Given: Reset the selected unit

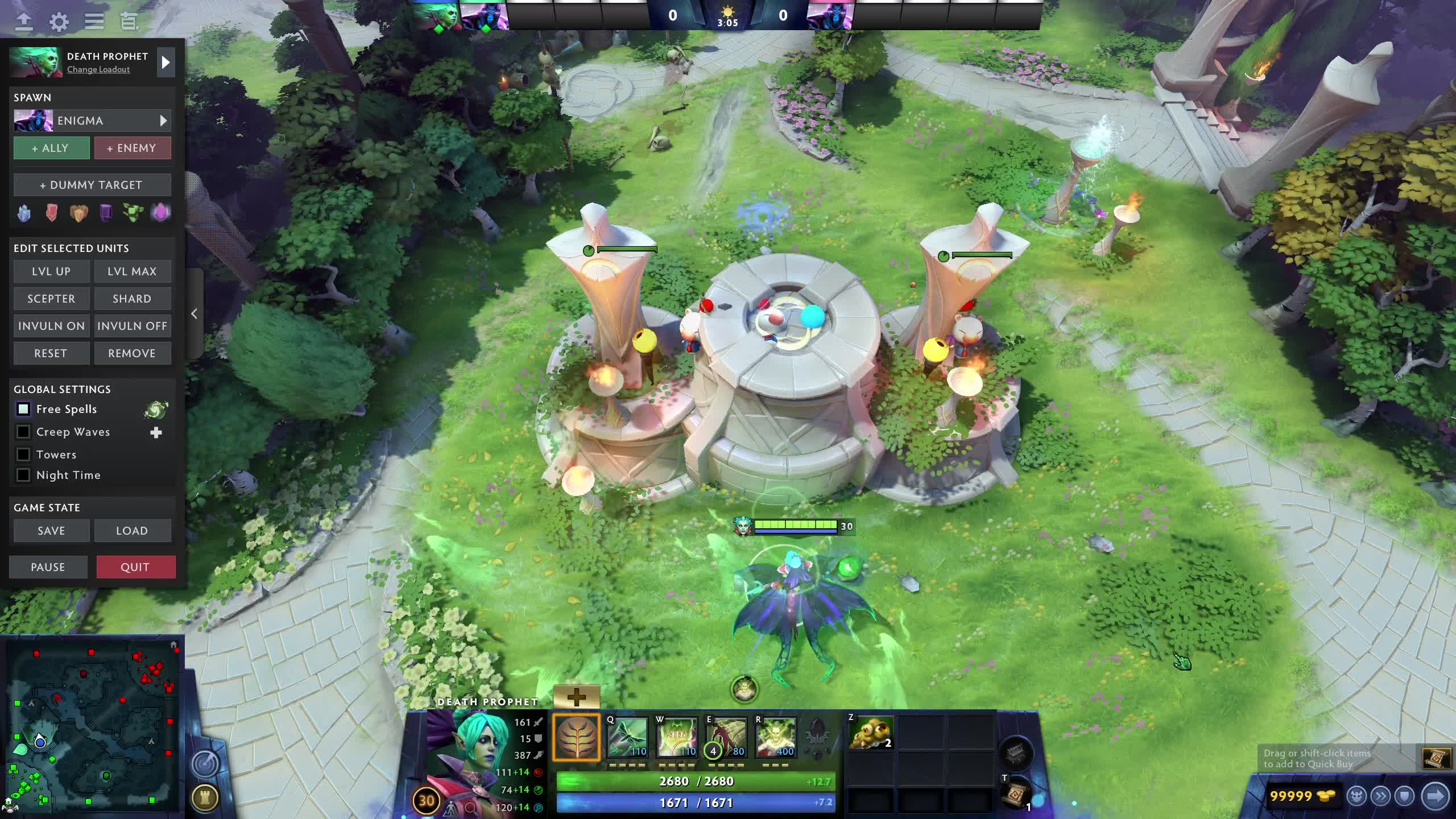Looking at the screenshot, I should (x=51, y=353).
